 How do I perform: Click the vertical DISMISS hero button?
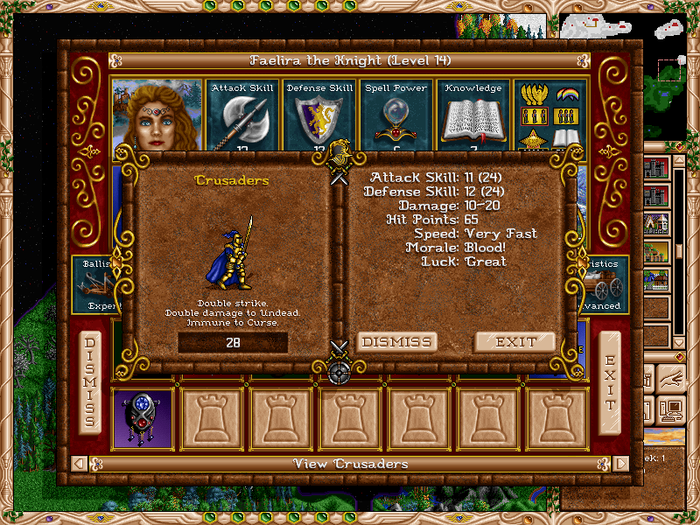click(90, 383)
